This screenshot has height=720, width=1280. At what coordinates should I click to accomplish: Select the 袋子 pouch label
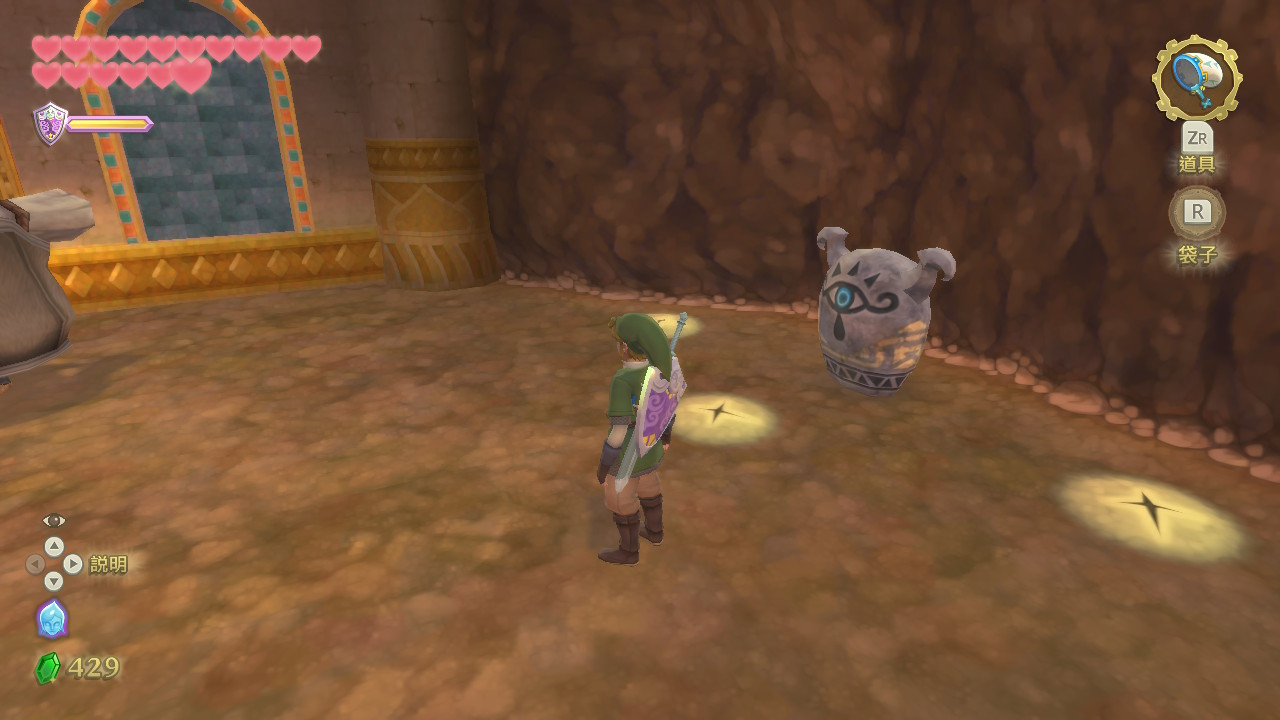coord(1197,256)
